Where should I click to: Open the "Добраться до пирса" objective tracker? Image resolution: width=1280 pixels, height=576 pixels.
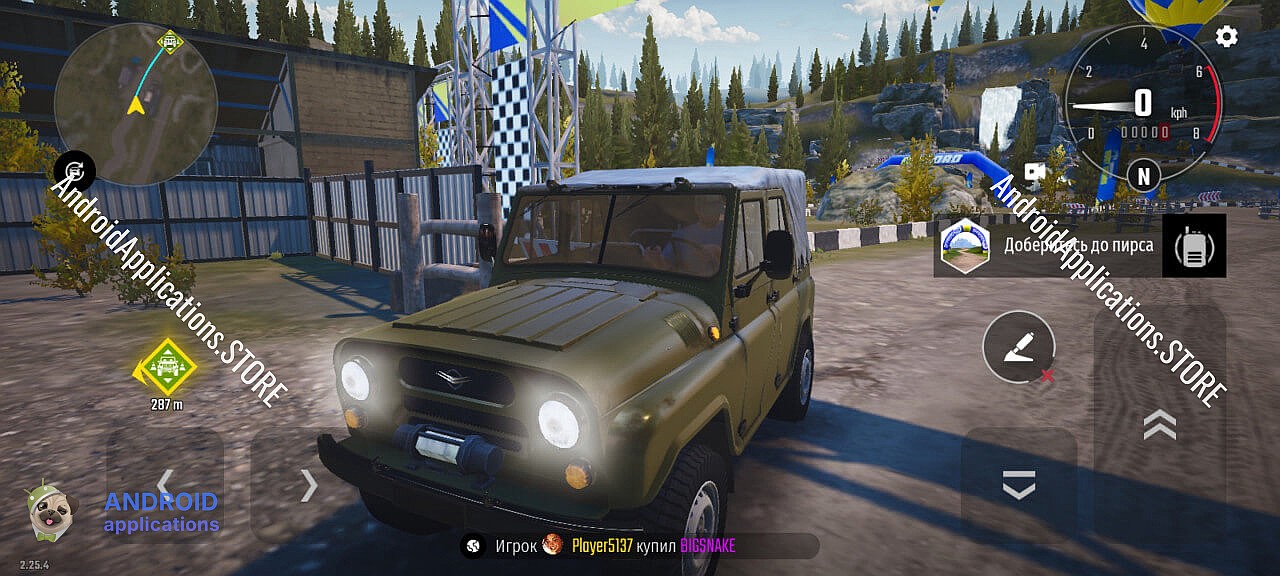click(x=1047, y=246)
